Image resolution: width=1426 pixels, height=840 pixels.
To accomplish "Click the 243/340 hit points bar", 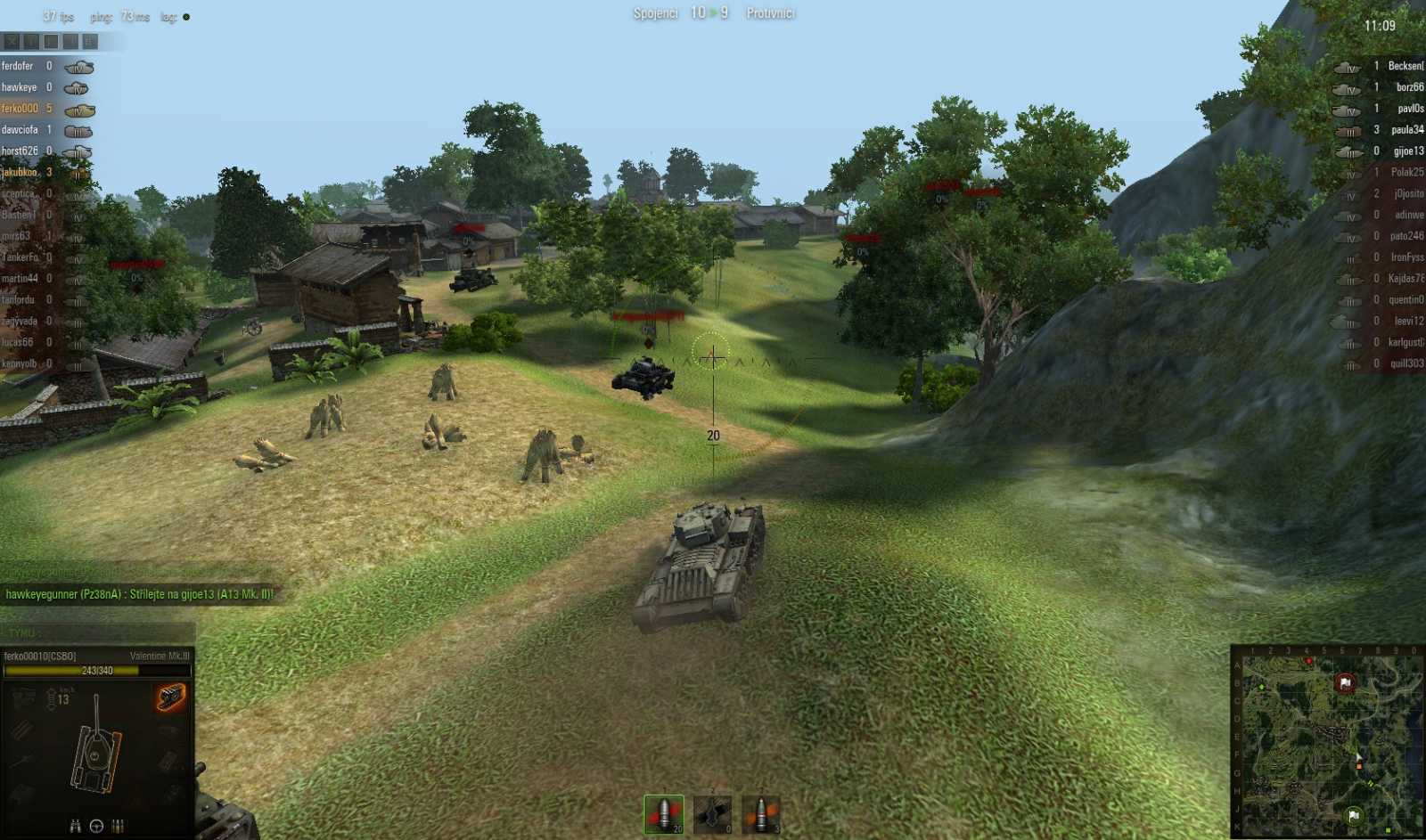I will (98, 670).
